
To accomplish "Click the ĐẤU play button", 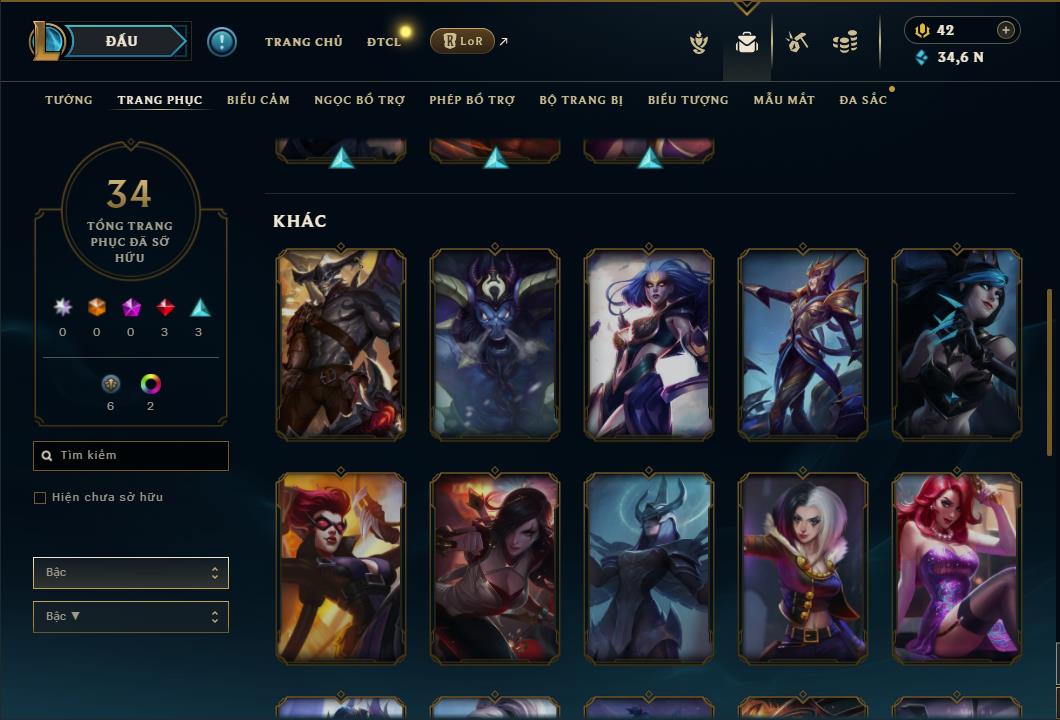I will point(122,41).
